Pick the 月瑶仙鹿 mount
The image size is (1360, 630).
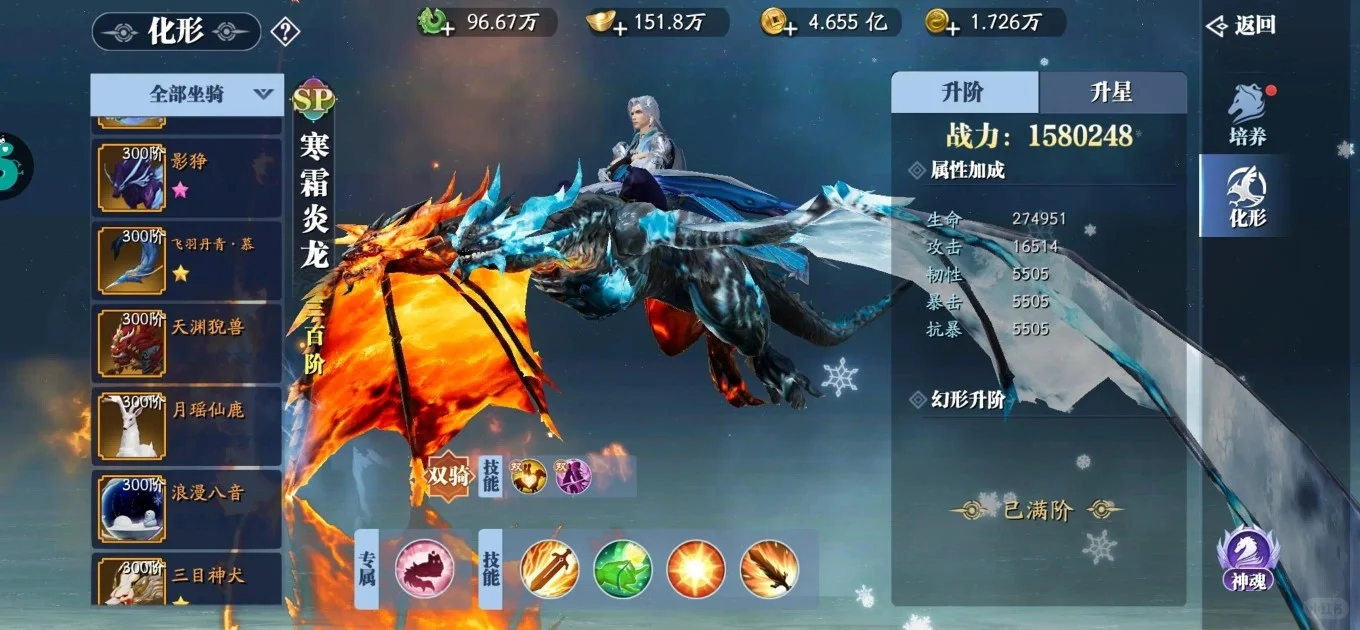[187, 425]
